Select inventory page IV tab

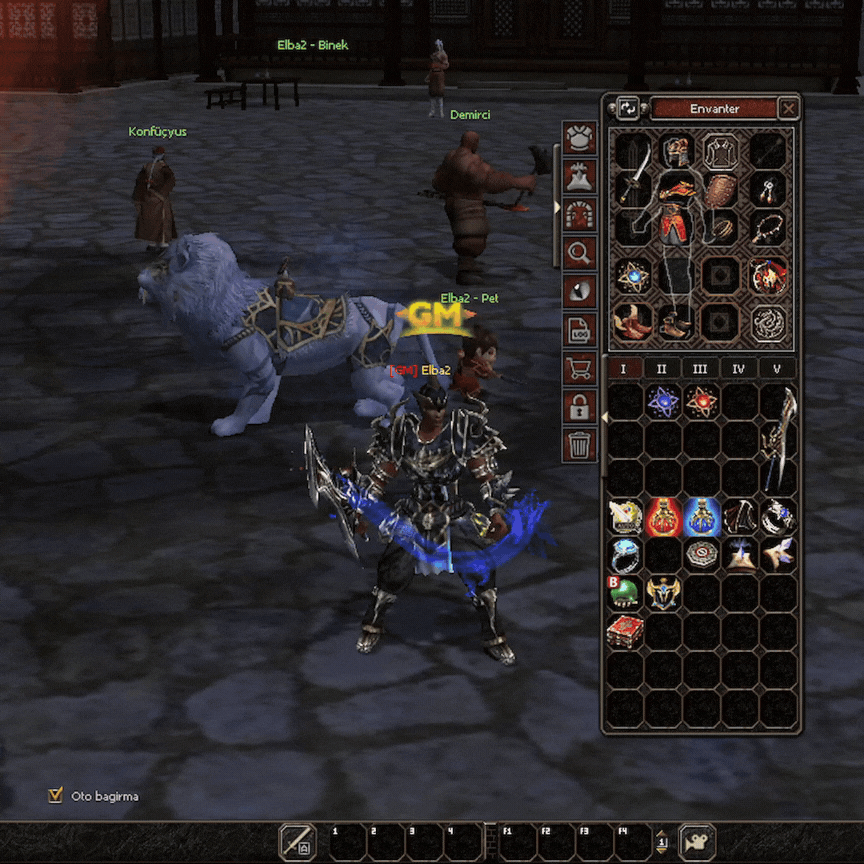[738, 369]
